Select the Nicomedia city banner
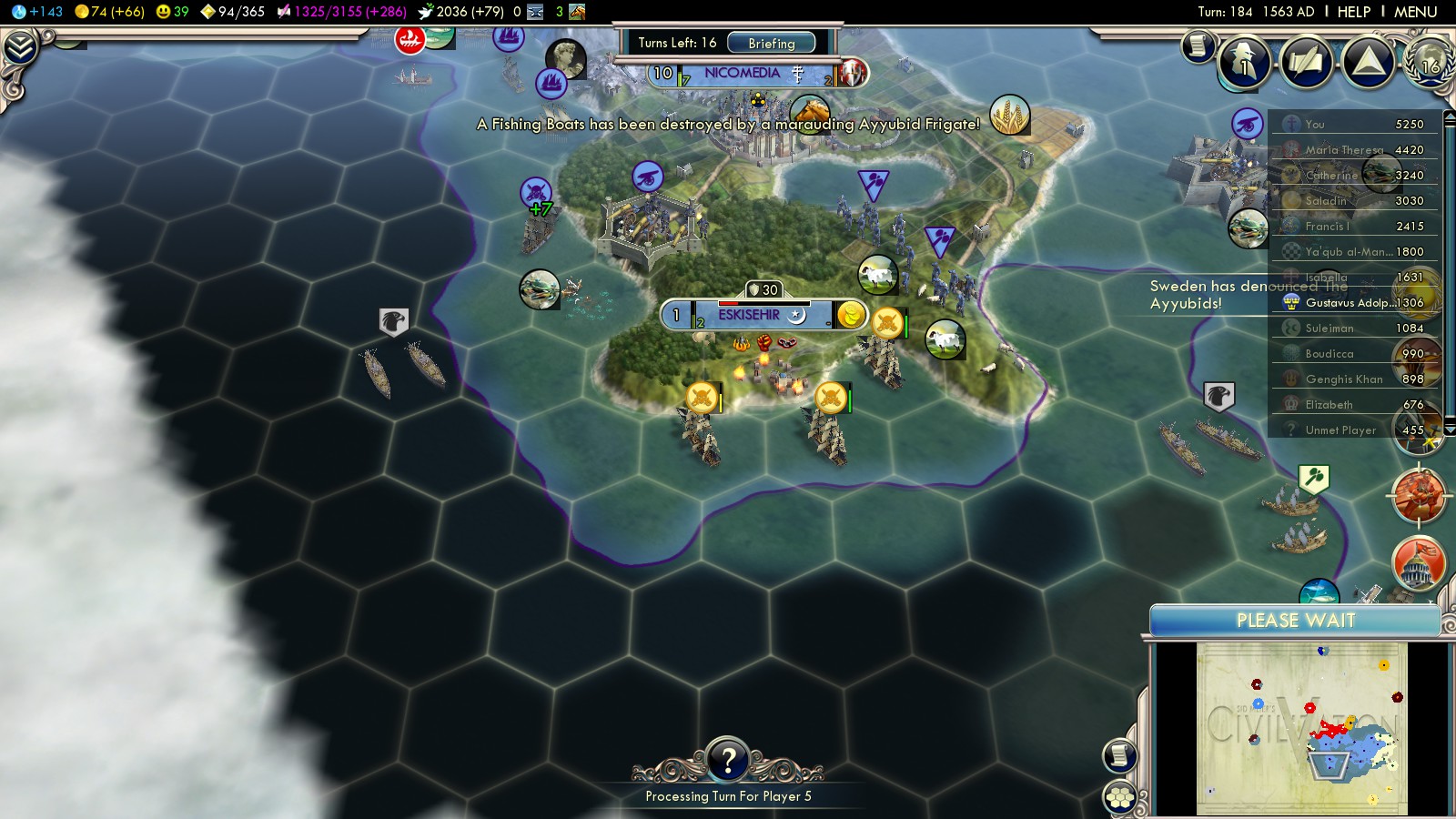The image size is (1456, 819). 742,73
